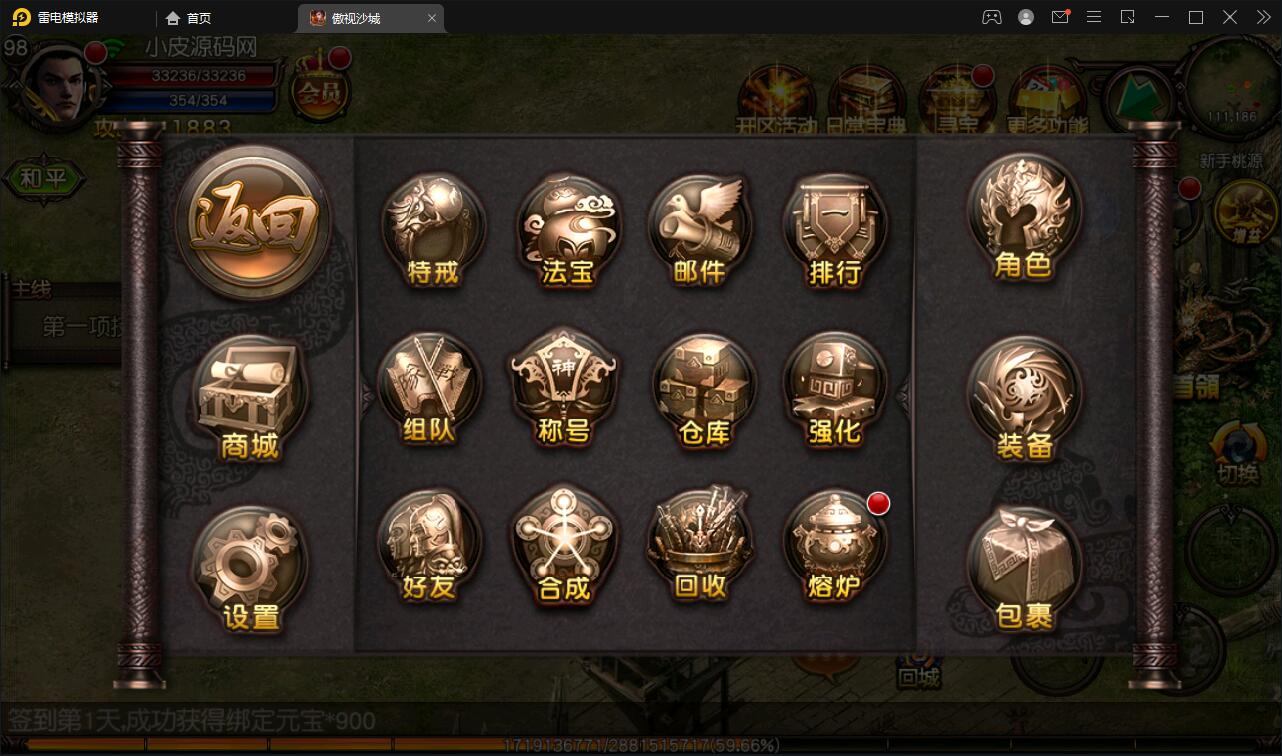The height and width of the screenshot is (756, 1282).
Task: Open the 组队 team menu
Action: point(430,390)
